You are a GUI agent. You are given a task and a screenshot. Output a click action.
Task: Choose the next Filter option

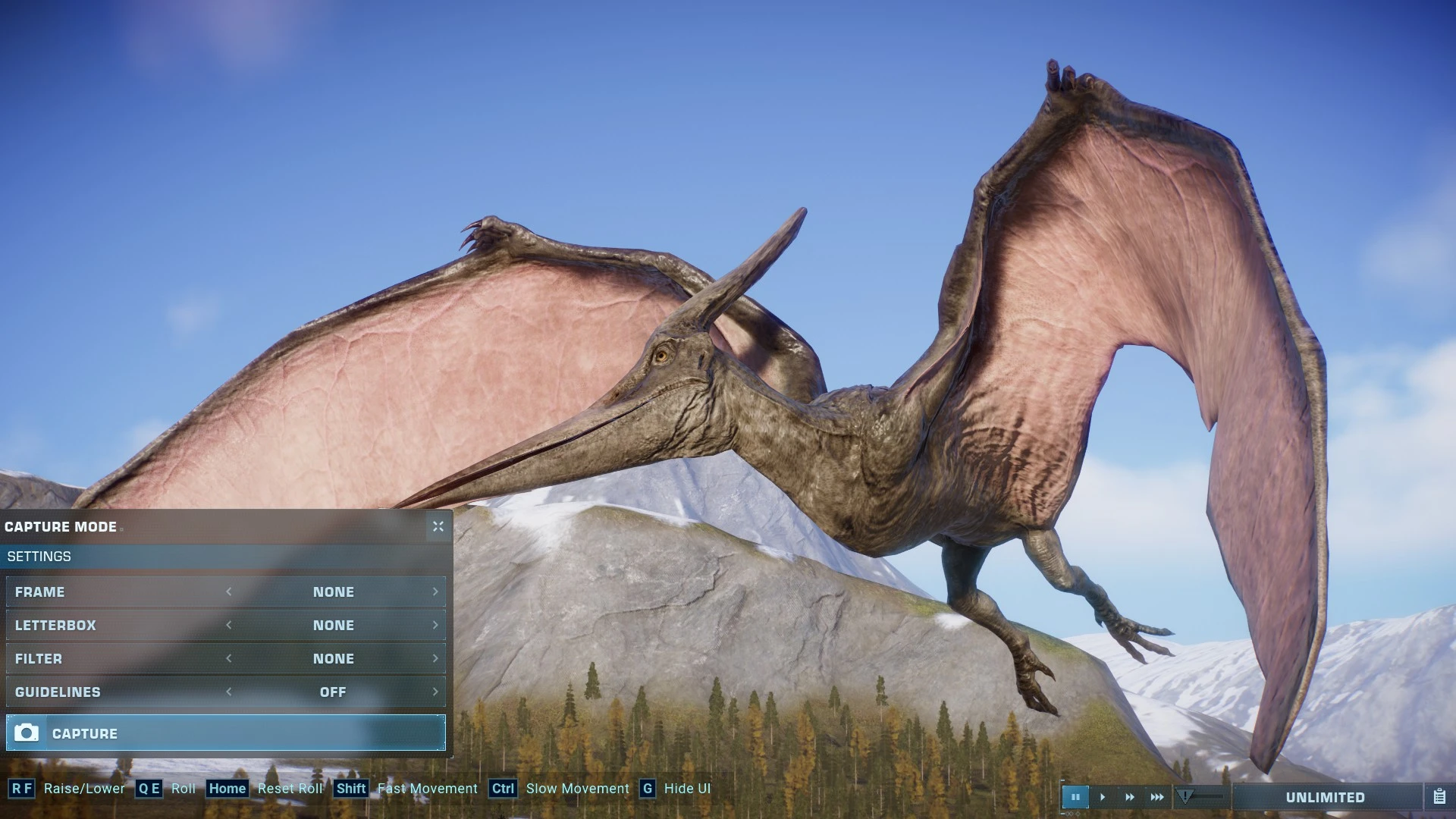click(435, 659)
